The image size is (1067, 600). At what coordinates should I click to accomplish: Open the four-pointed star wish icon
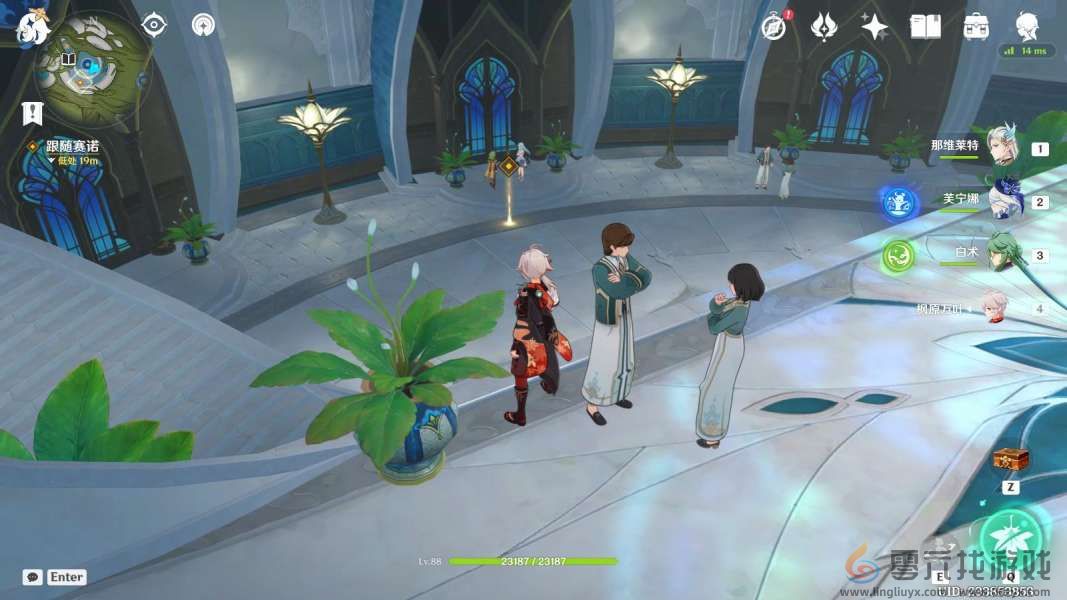(x=874, y=27)
